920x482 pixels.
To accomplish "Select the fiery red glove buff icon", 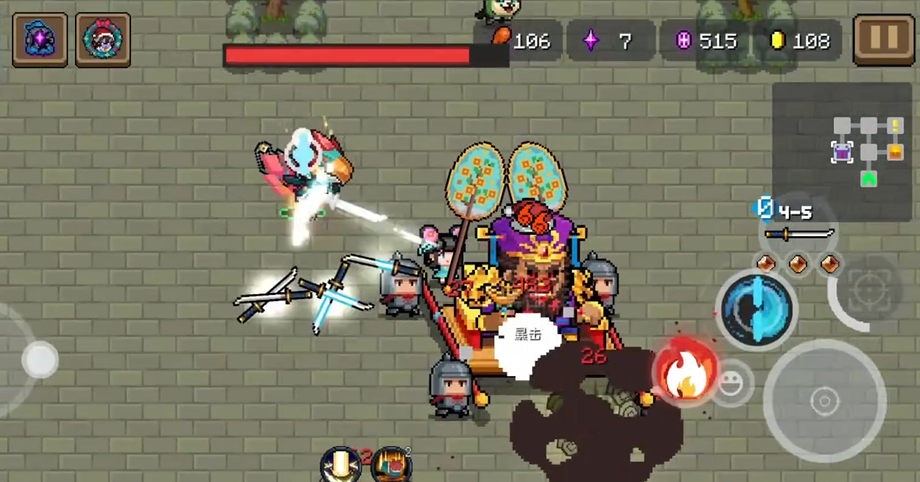I will point(391,465).
